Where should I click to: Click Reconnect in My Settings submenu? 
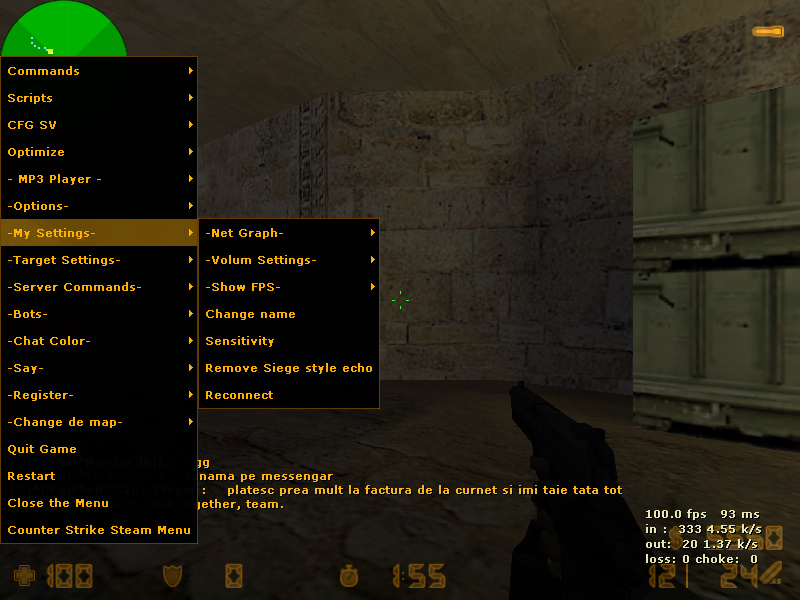(x=289, y=395)
